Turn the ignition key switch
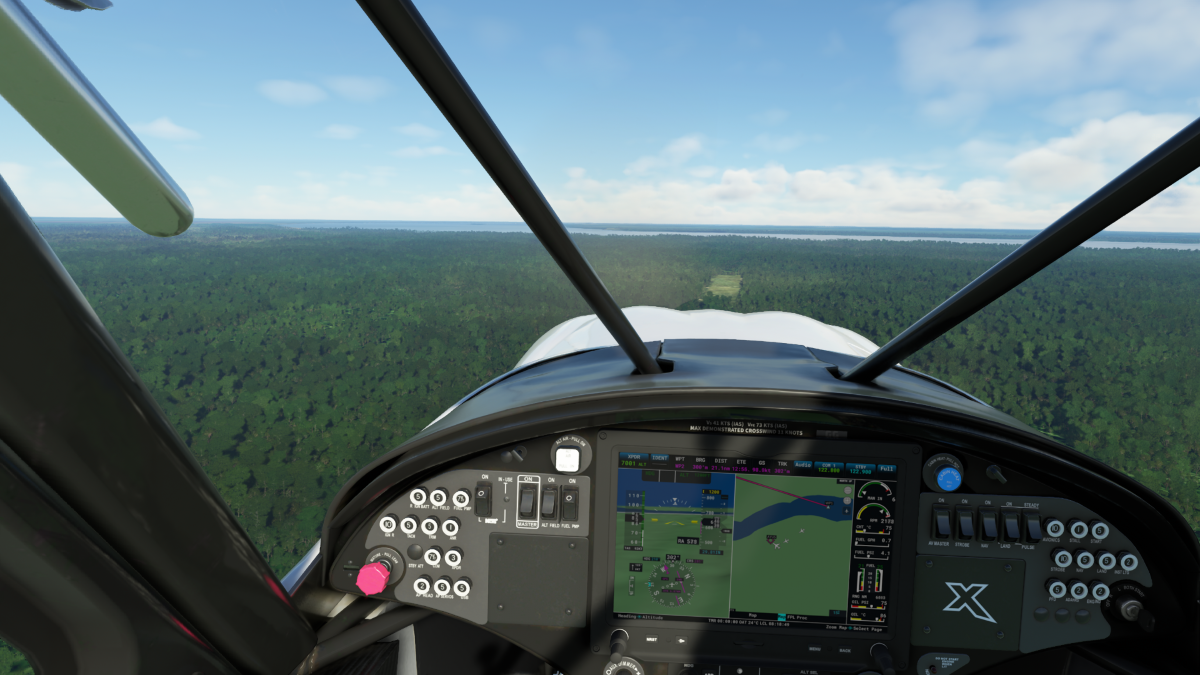This screenshot has width=1200, height=675. 1130,609
